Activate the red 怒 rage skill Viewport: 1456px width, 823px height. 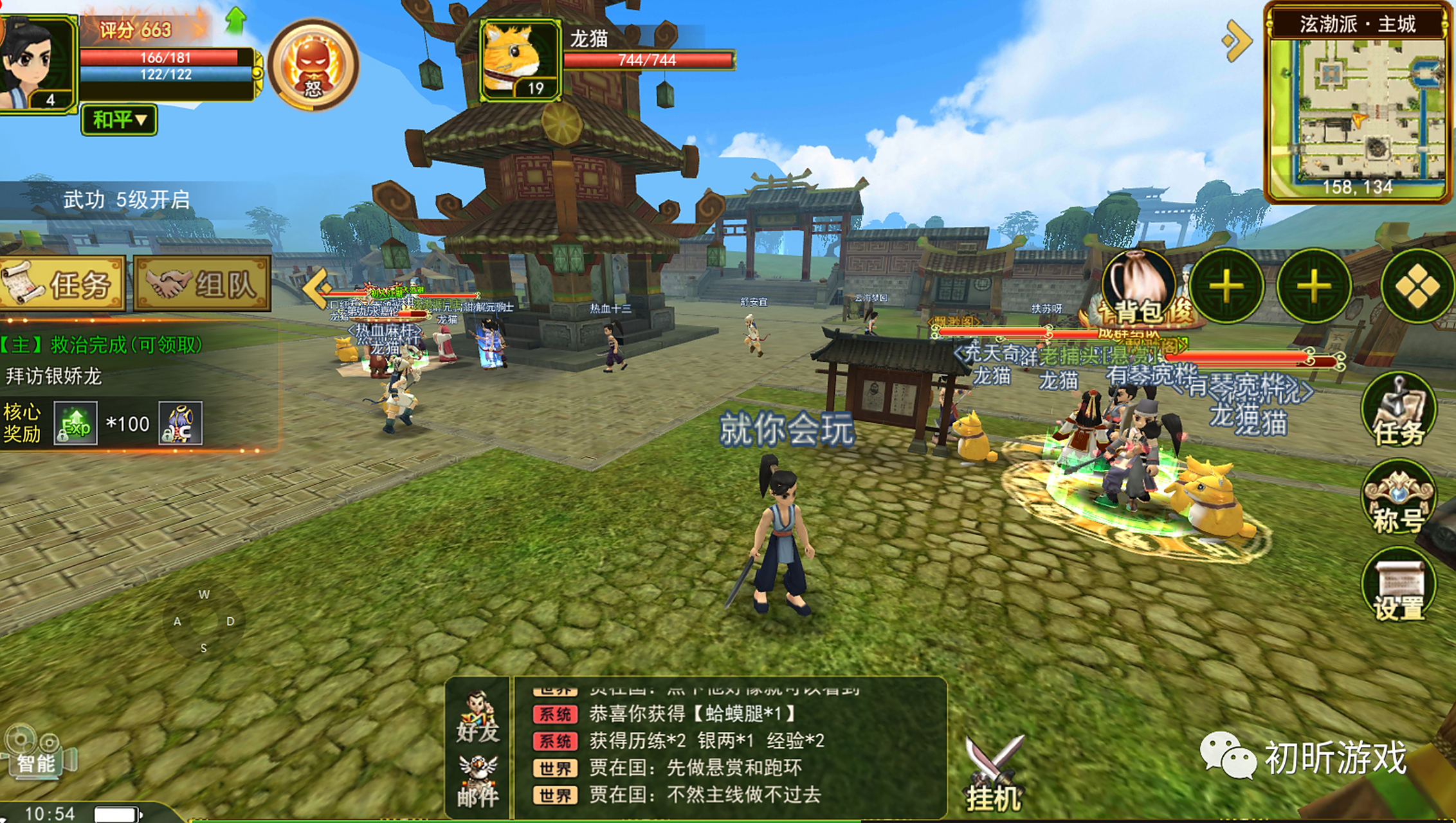point(313,65)
